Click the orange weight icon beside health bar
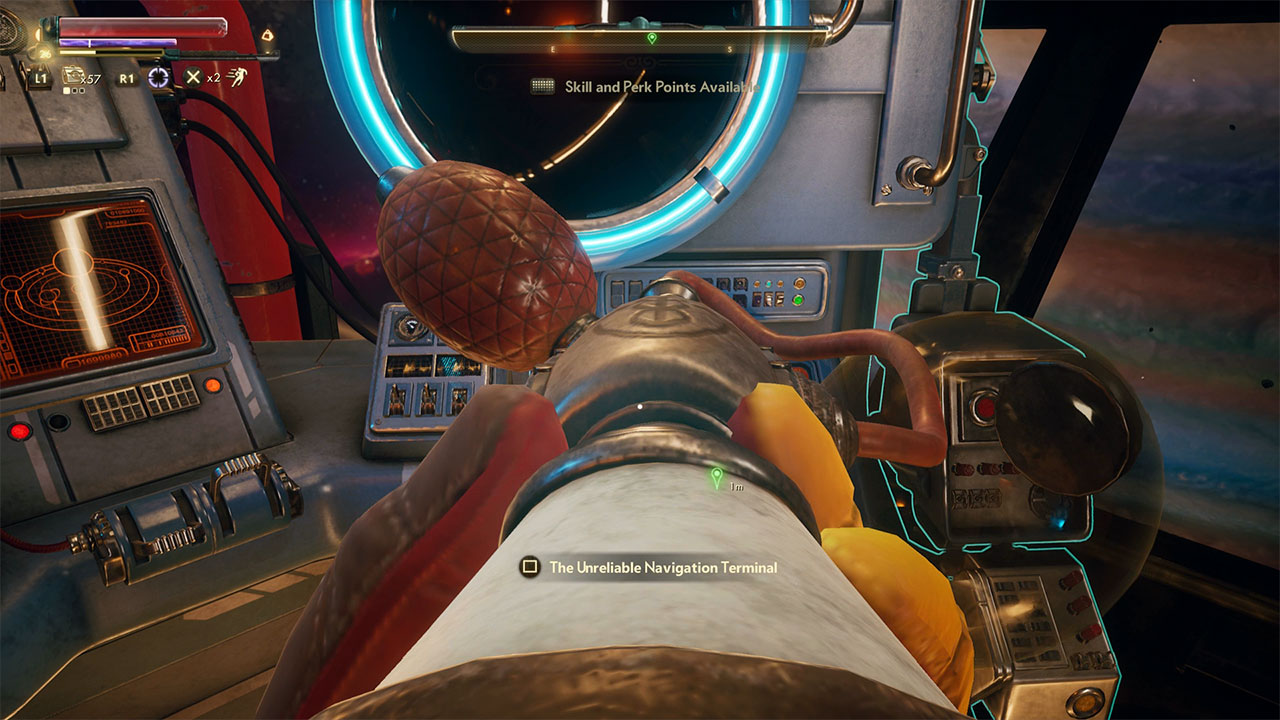This screenshot has height=720, width=1280. click(267, 35)
